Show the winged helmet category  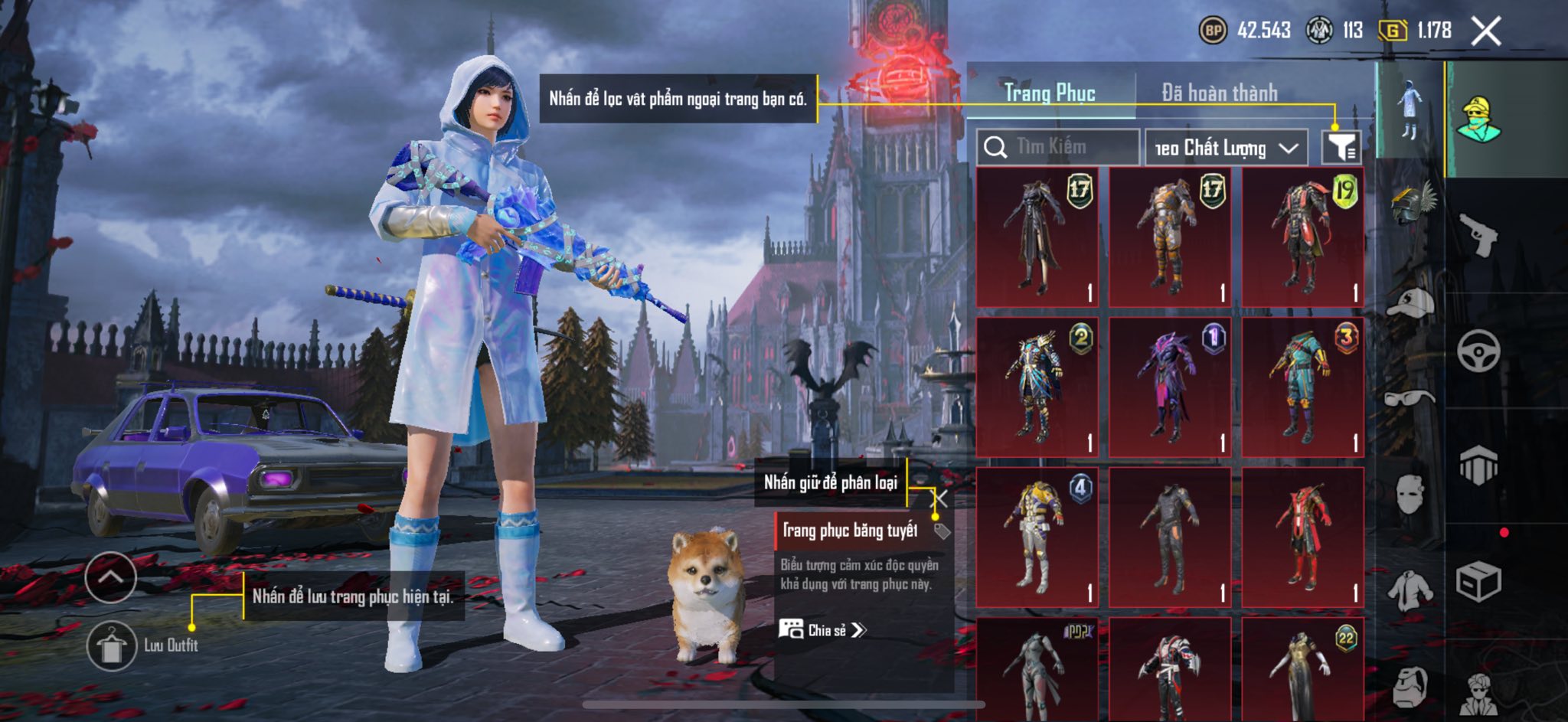click(x=1411, y=204)
